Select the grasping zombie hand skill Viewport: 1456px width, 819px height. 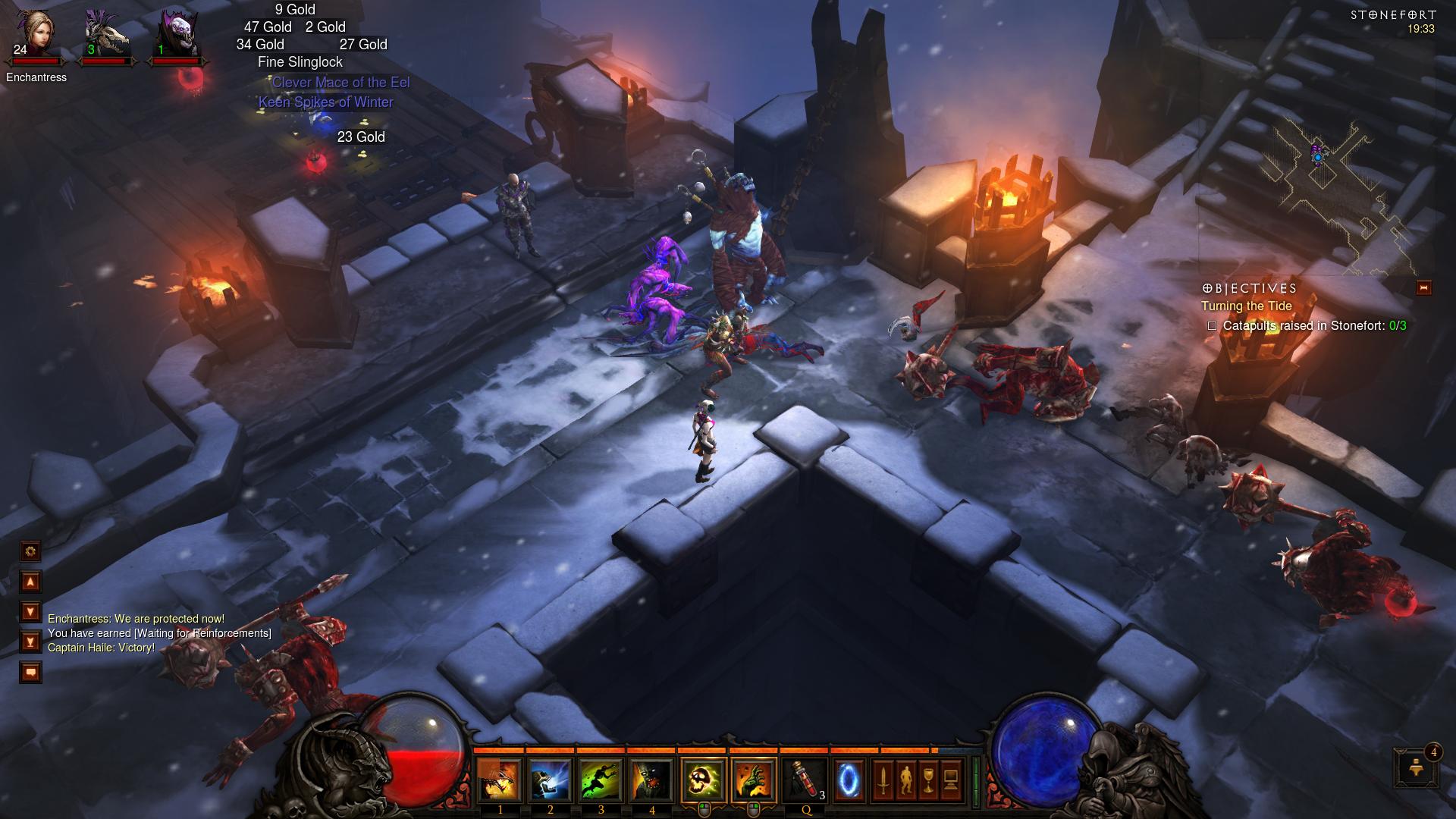[754, 780]
